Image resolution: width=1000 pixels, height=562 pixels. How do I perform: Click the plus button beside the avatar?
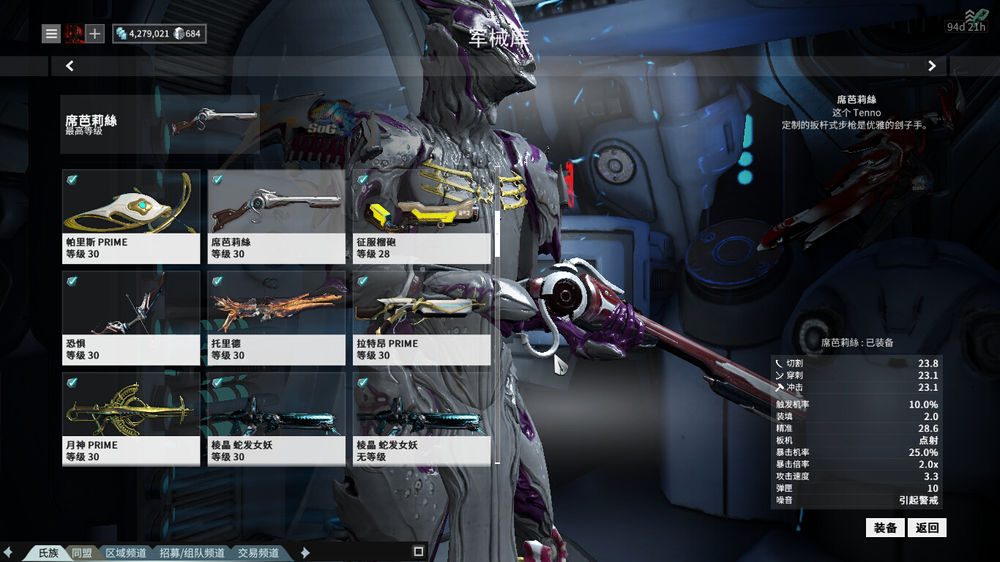(x=95, y=34)
